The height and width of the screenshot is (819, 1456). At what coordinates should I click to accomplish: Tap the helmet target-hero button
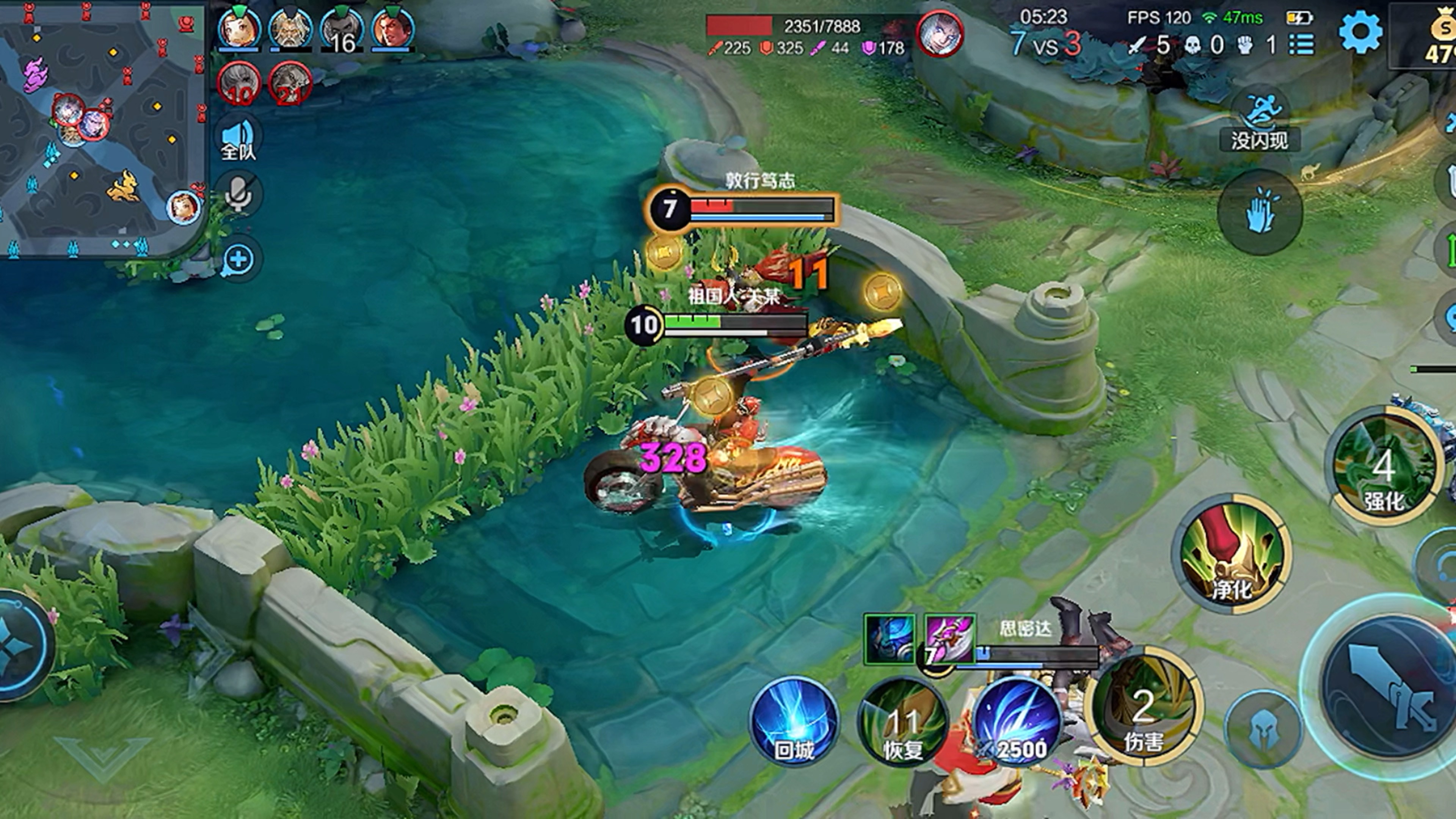pos(1263,730)
